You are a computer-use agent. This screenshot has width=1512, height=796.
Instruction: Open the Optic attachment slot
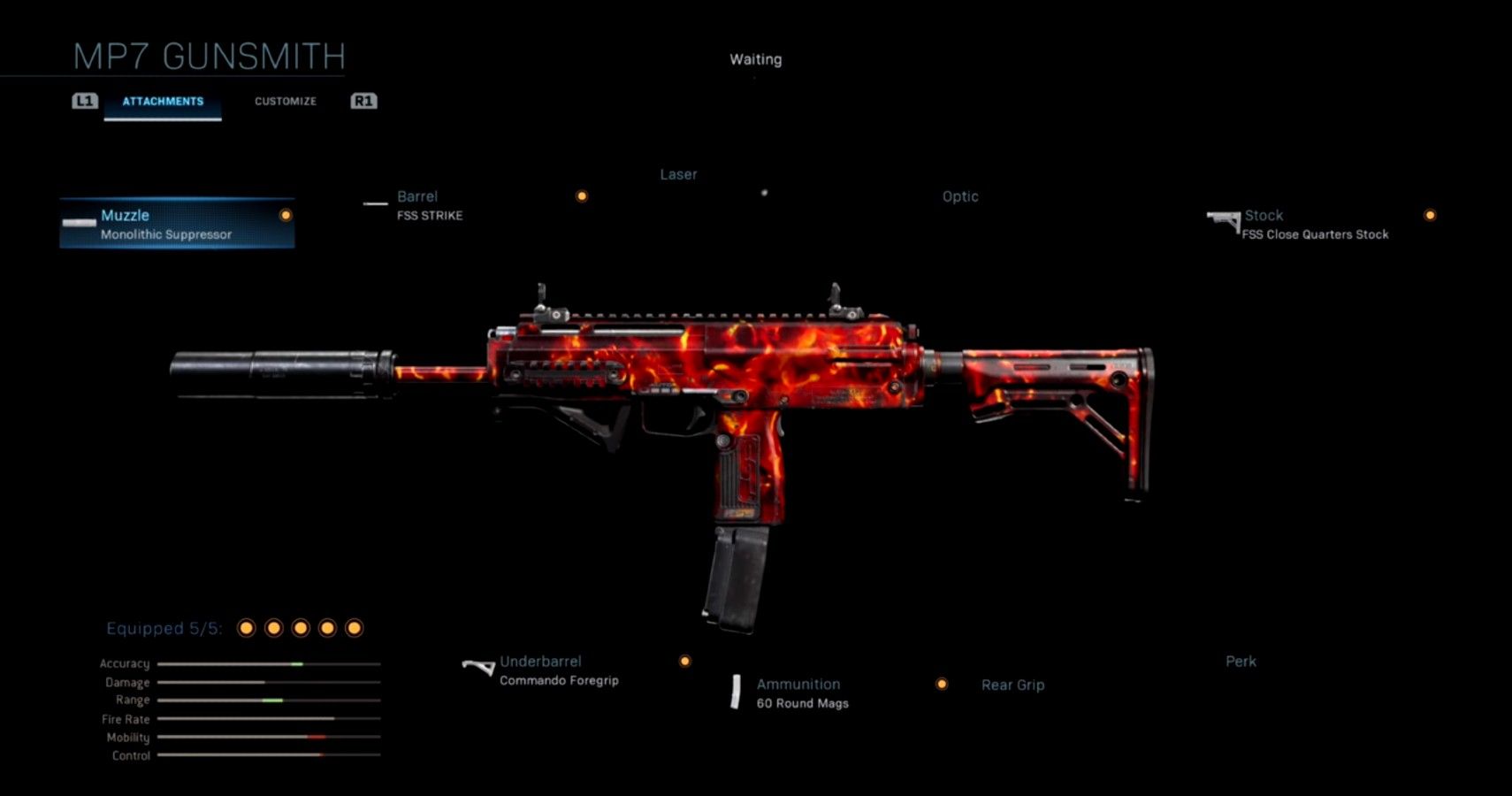tap(960, 196)
